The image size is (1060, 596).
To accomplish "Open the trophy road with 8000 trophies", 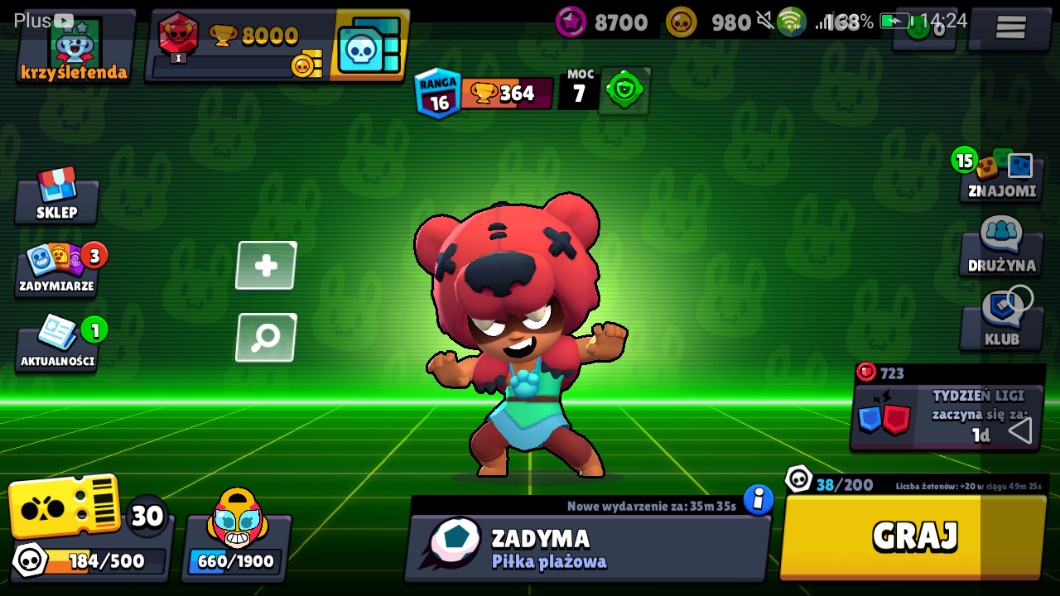I will pyautogui.click(x=240, y=46).
